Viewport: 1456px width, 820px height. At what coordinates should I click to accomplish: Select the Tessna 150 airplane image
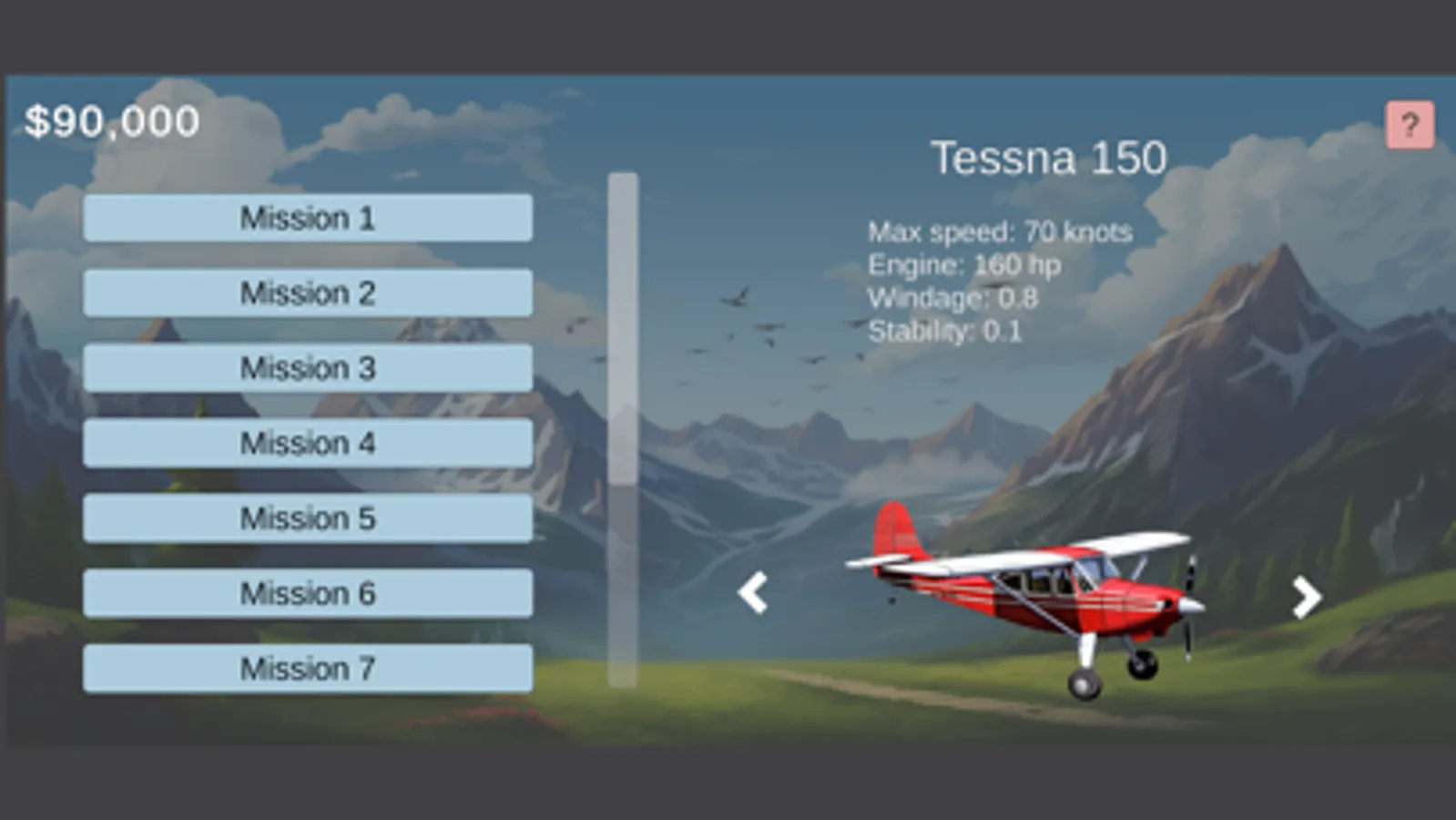1029,597
